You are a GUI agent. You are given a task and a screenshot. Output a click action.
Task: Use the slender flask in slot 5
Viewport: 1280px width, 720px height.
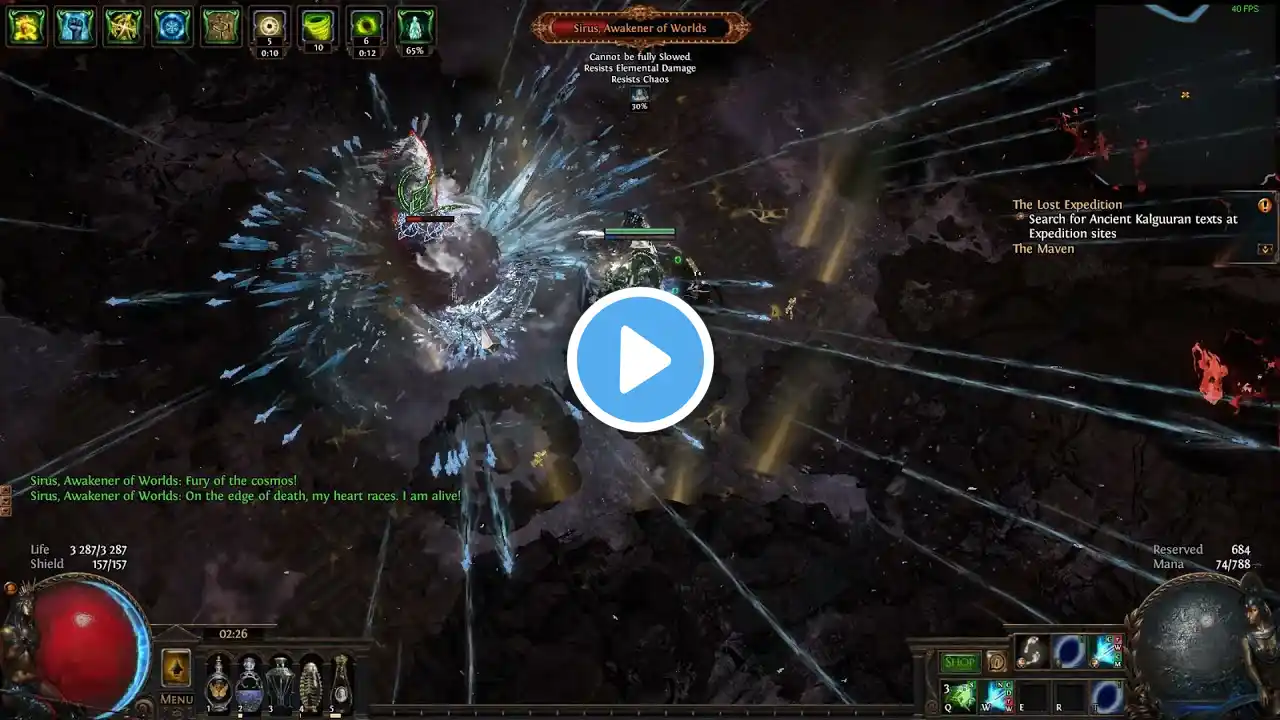point(341,682)
